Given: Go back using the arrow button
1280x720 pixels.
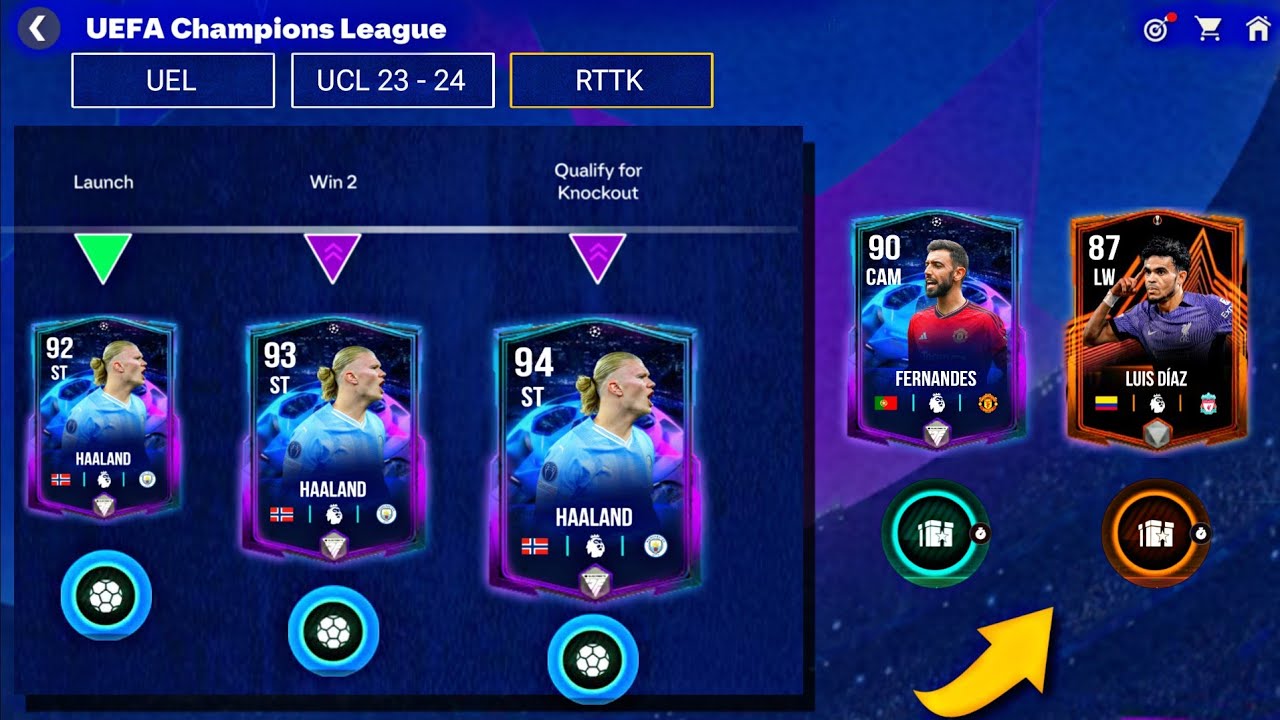Looking at the screenshot, I should point(38,29).
